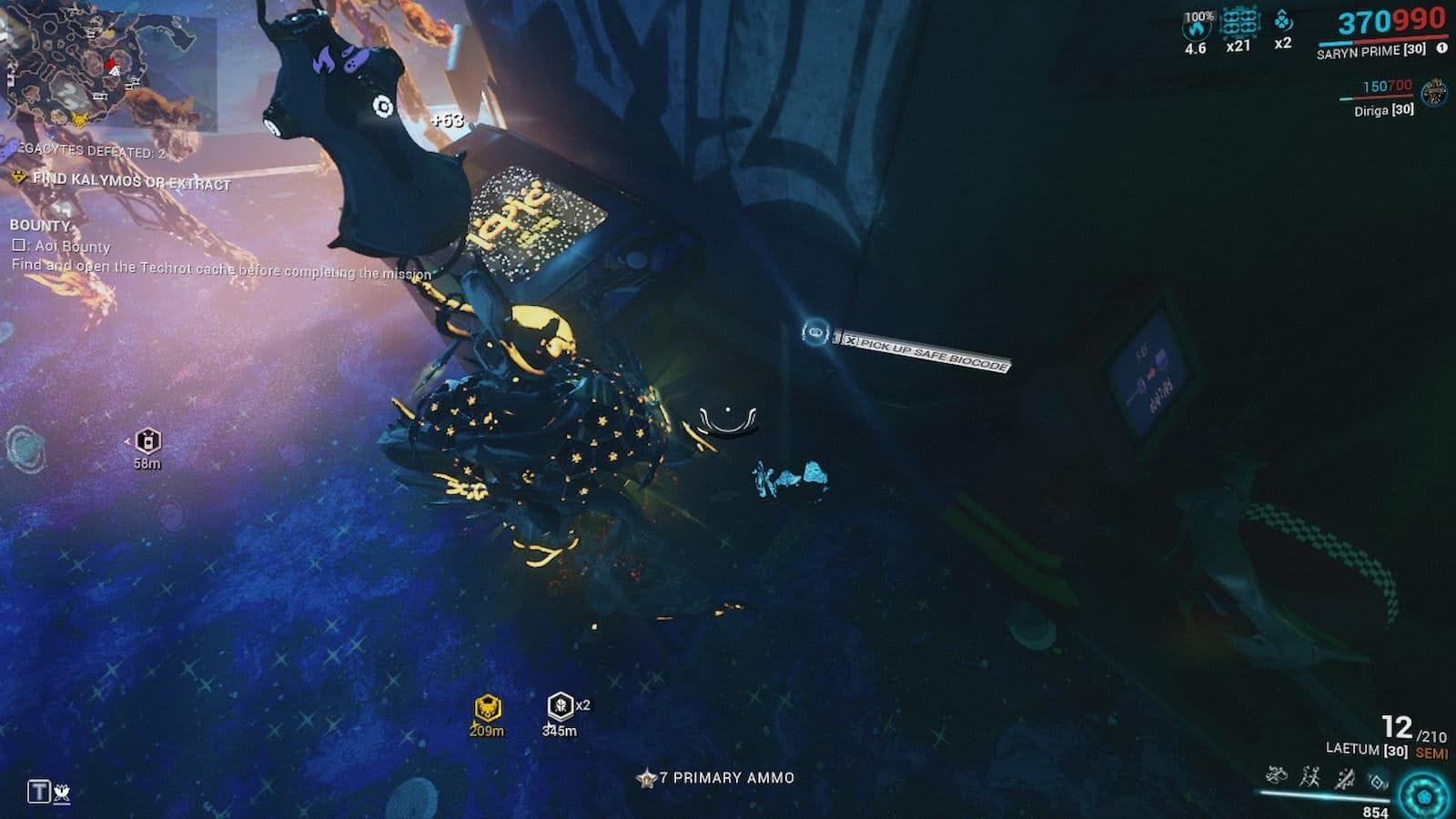Select Saryn's first ability icon
Viewport: 1456px width, 819px height.
point(1277,777)
